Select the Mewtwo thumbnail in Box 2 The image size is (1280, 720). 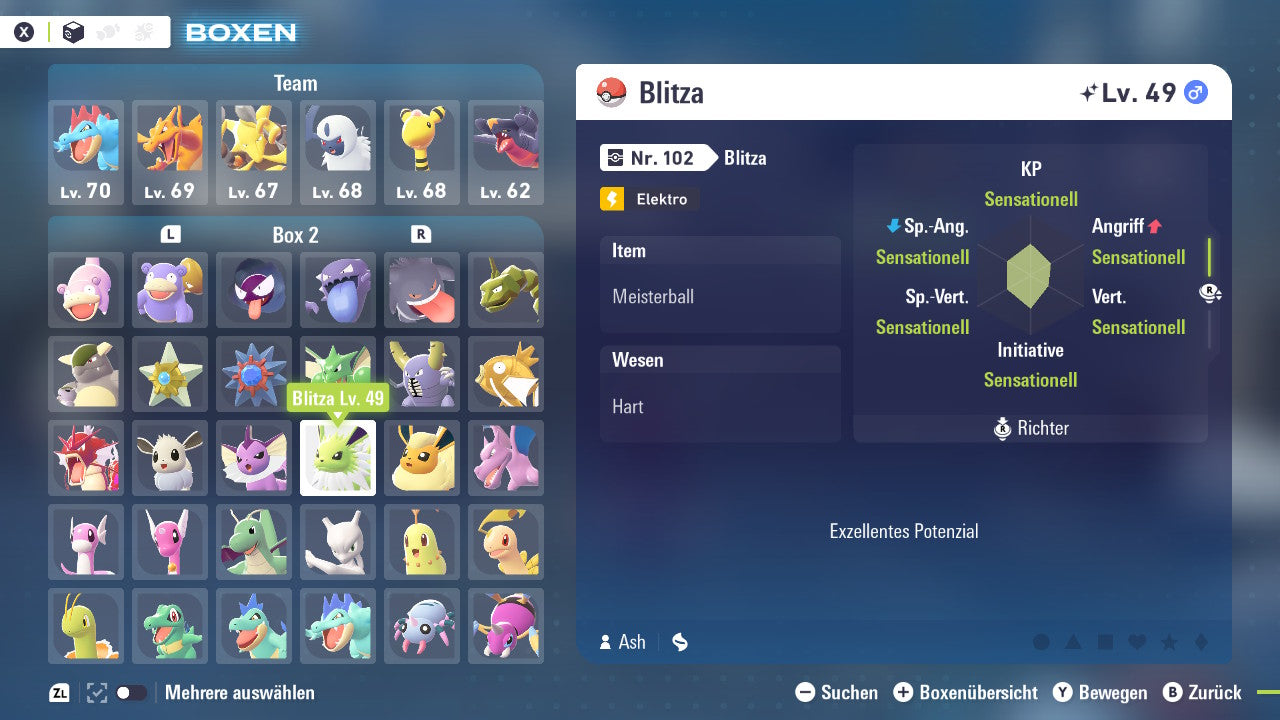(x=338, y=542)
